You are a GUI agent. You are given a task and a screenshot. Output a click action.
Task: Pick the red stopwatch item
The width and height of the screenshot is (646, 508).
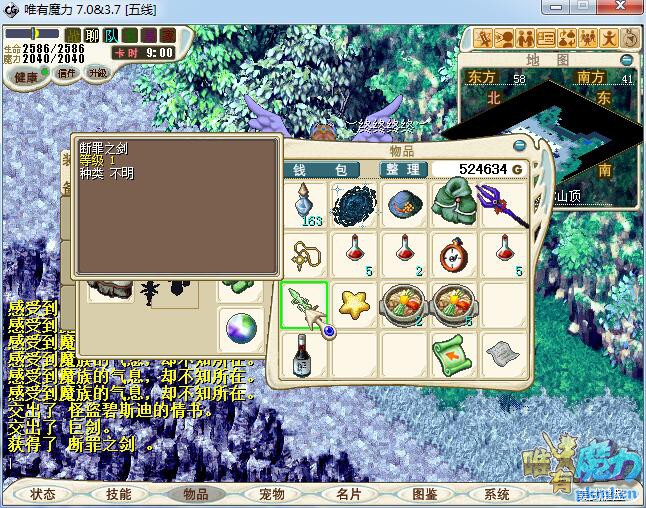tap(455, 252)
